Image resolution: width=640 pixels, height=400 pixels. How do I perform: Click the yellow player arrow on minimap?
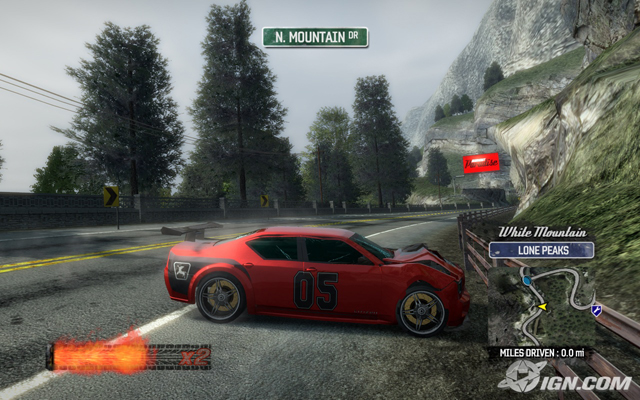(x=543, y=307)
